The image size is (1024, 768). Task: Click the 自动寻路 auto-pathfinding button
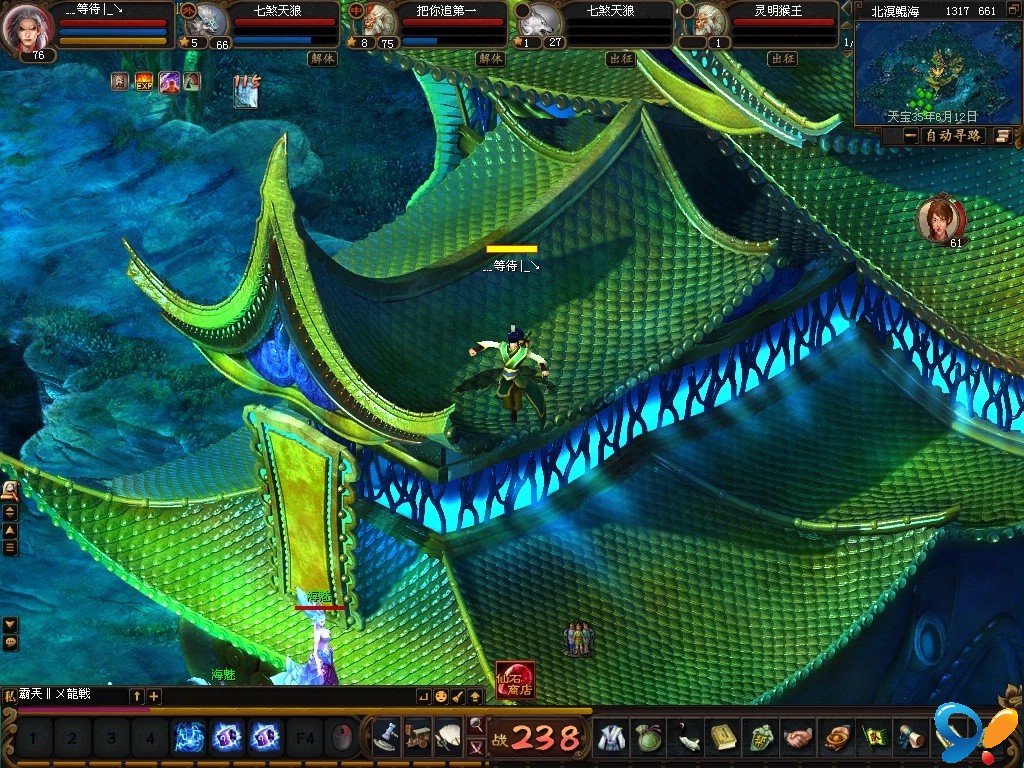coord(953,136)
